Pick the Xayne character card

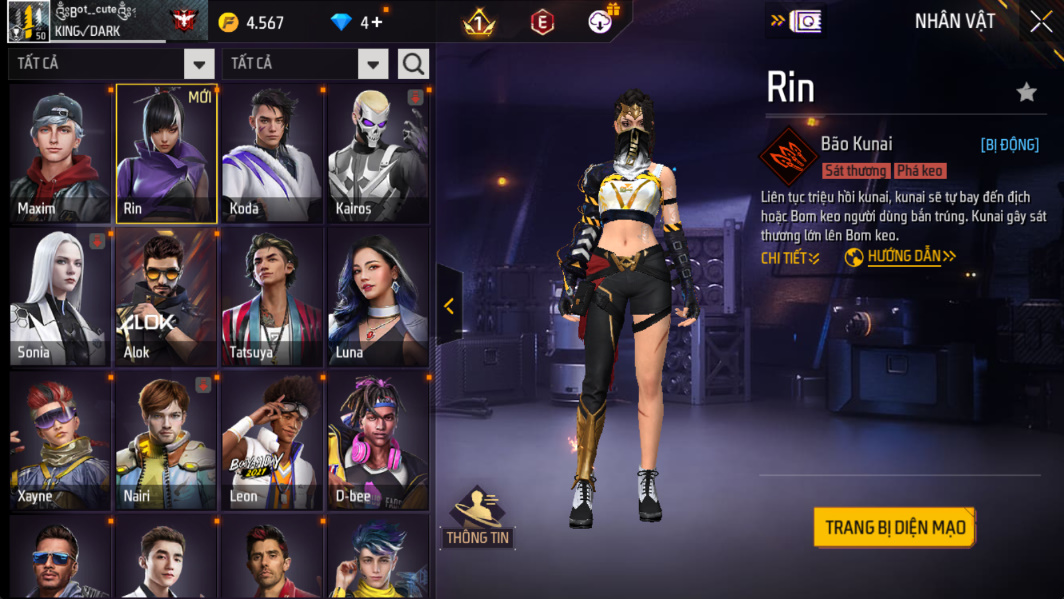(x=60, y=441)
